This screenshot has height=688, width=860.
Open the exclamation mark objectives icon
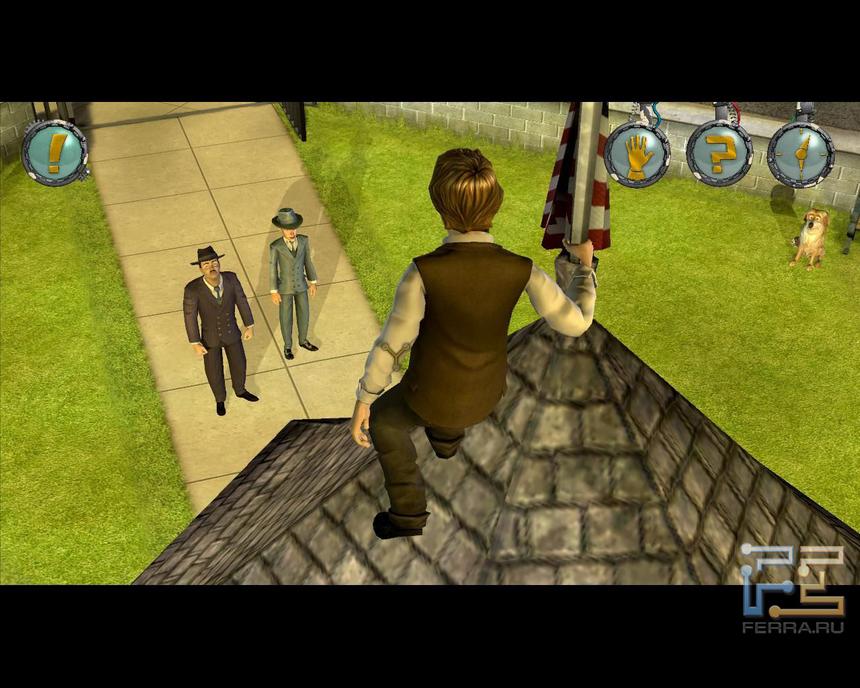point(55,153)
